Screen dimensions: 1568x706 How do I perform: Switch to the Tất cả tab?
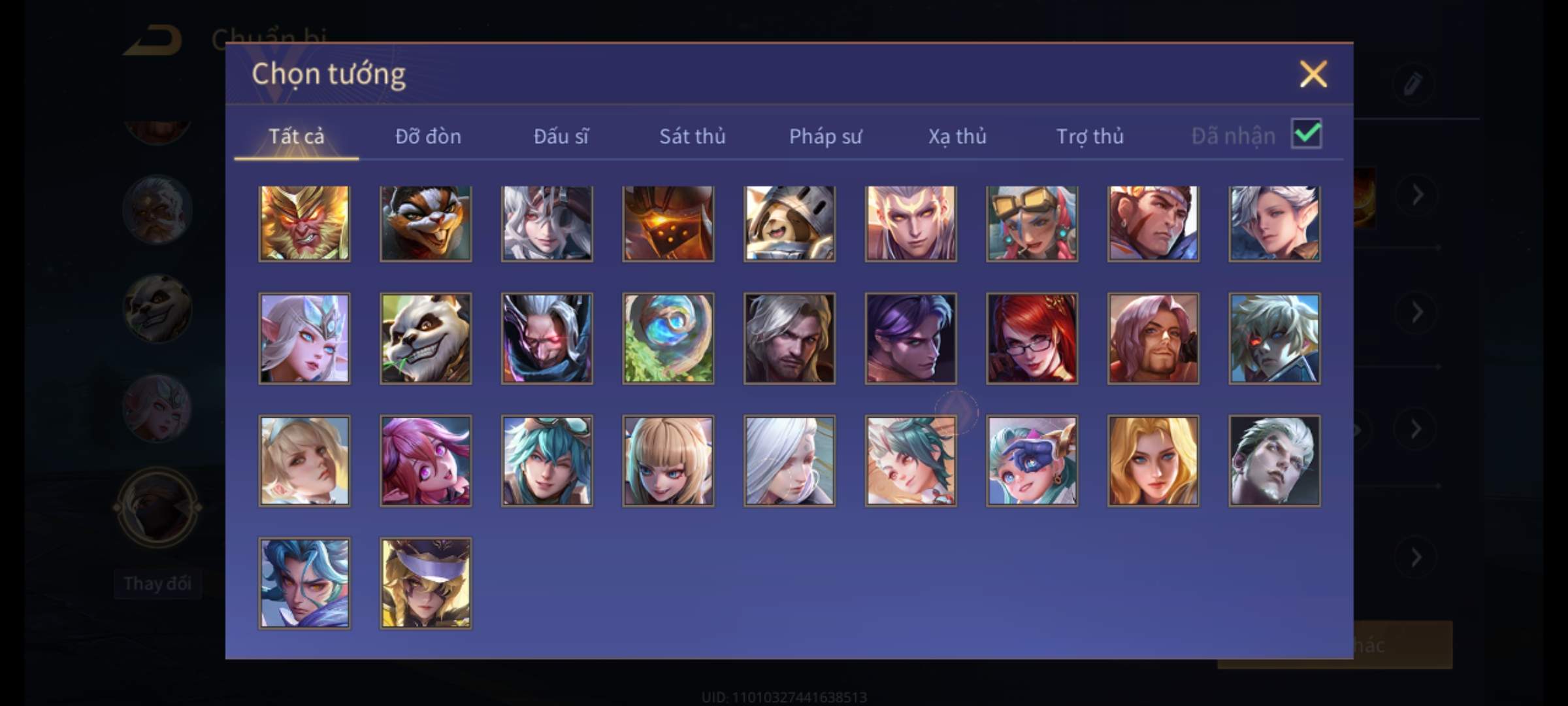click(296, 136)
